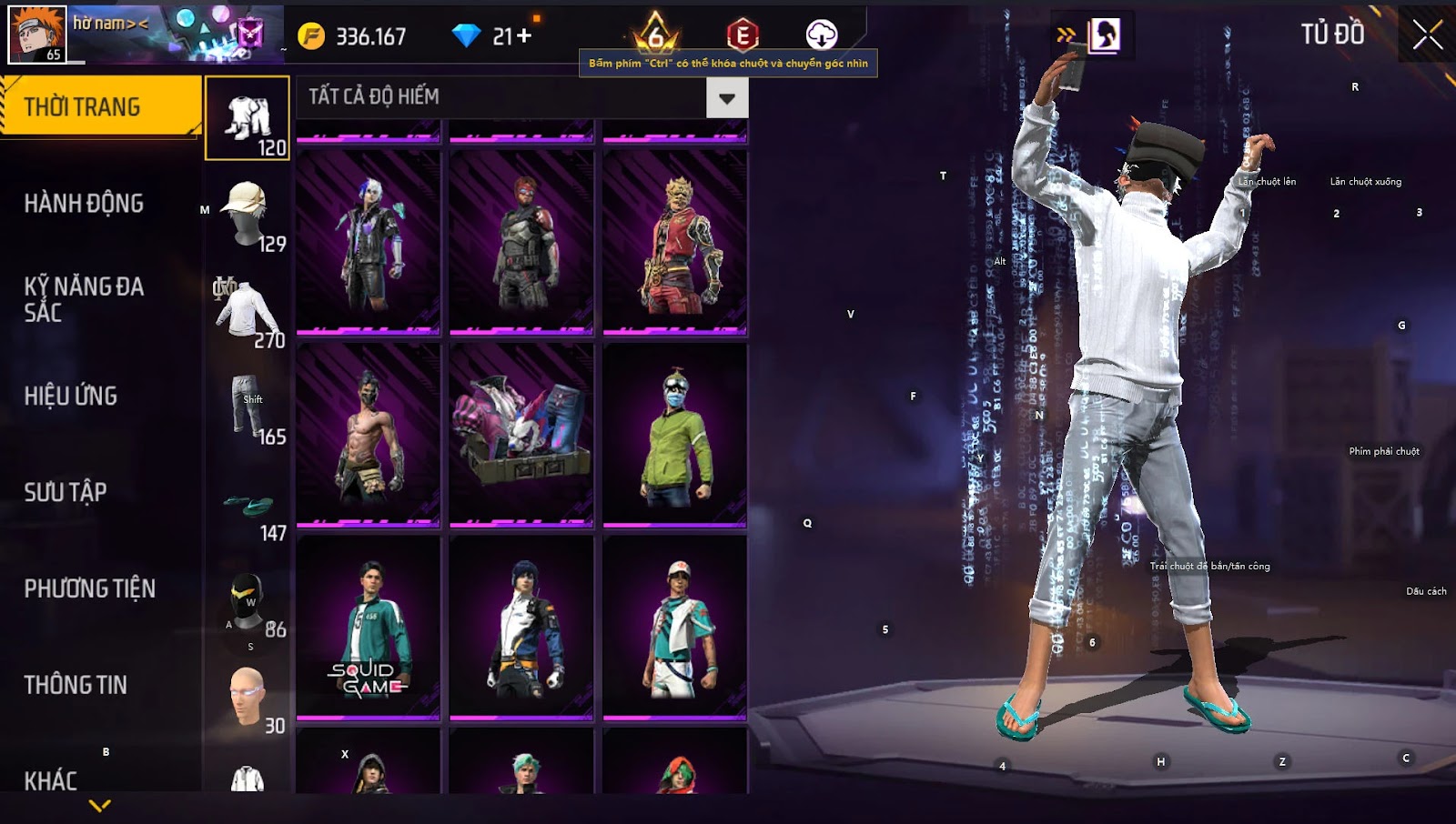Close the Tủ Đồ wardrobe screen
The image size is (1456, 824).
tap(1427, 35)
